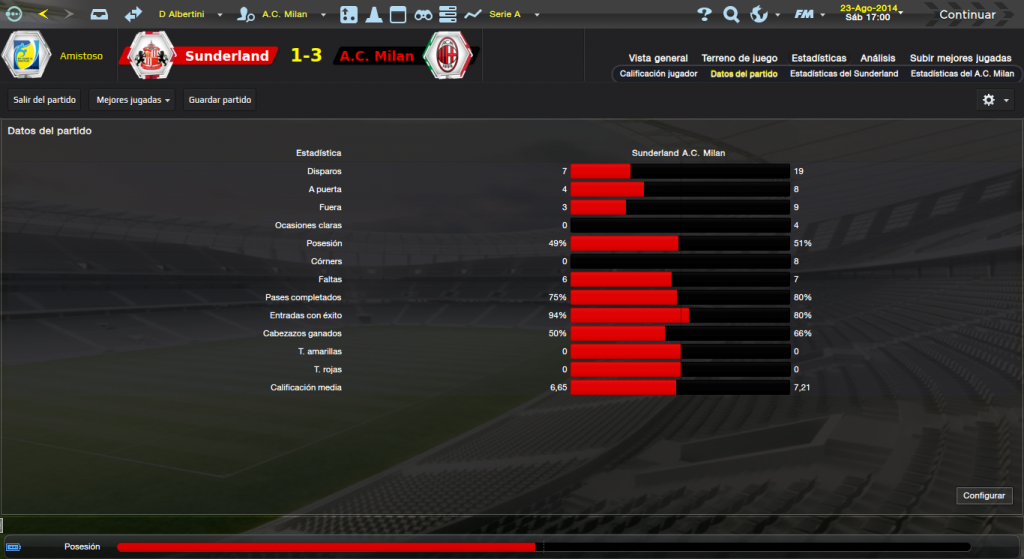View Estadísticas del Sunderland
This screenshot has height=559, width=1024.
coord(844,74)
